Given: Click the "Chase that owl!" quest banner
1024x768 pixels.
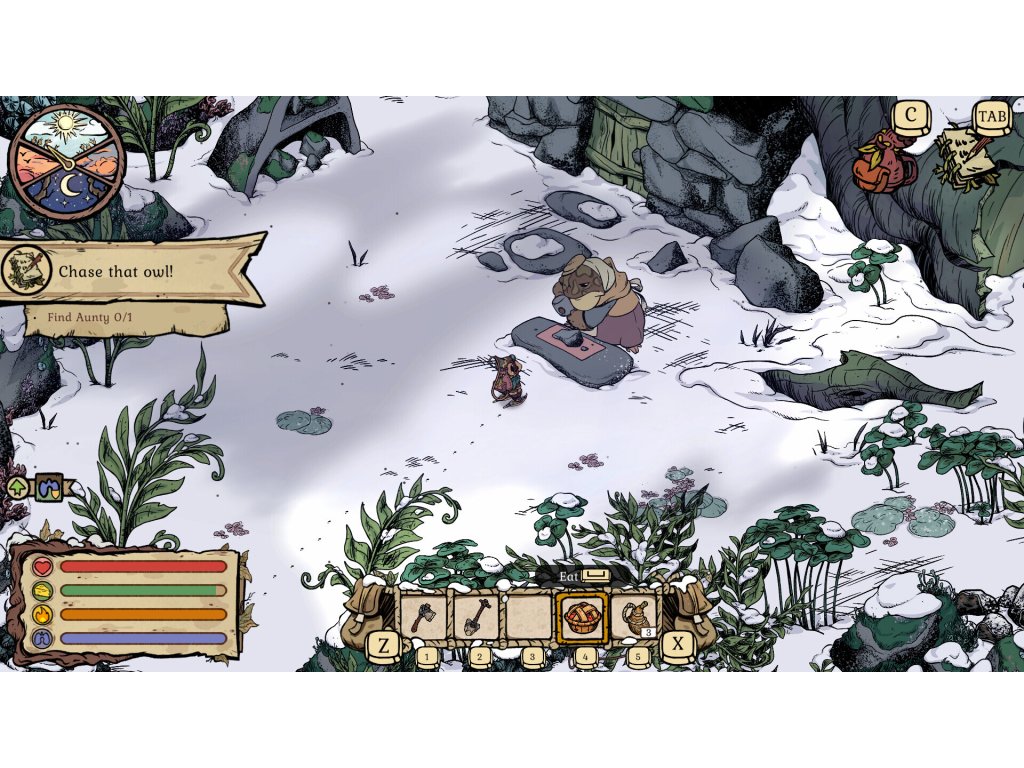Looking at the screenshot, I should click(x=130, y=271).
